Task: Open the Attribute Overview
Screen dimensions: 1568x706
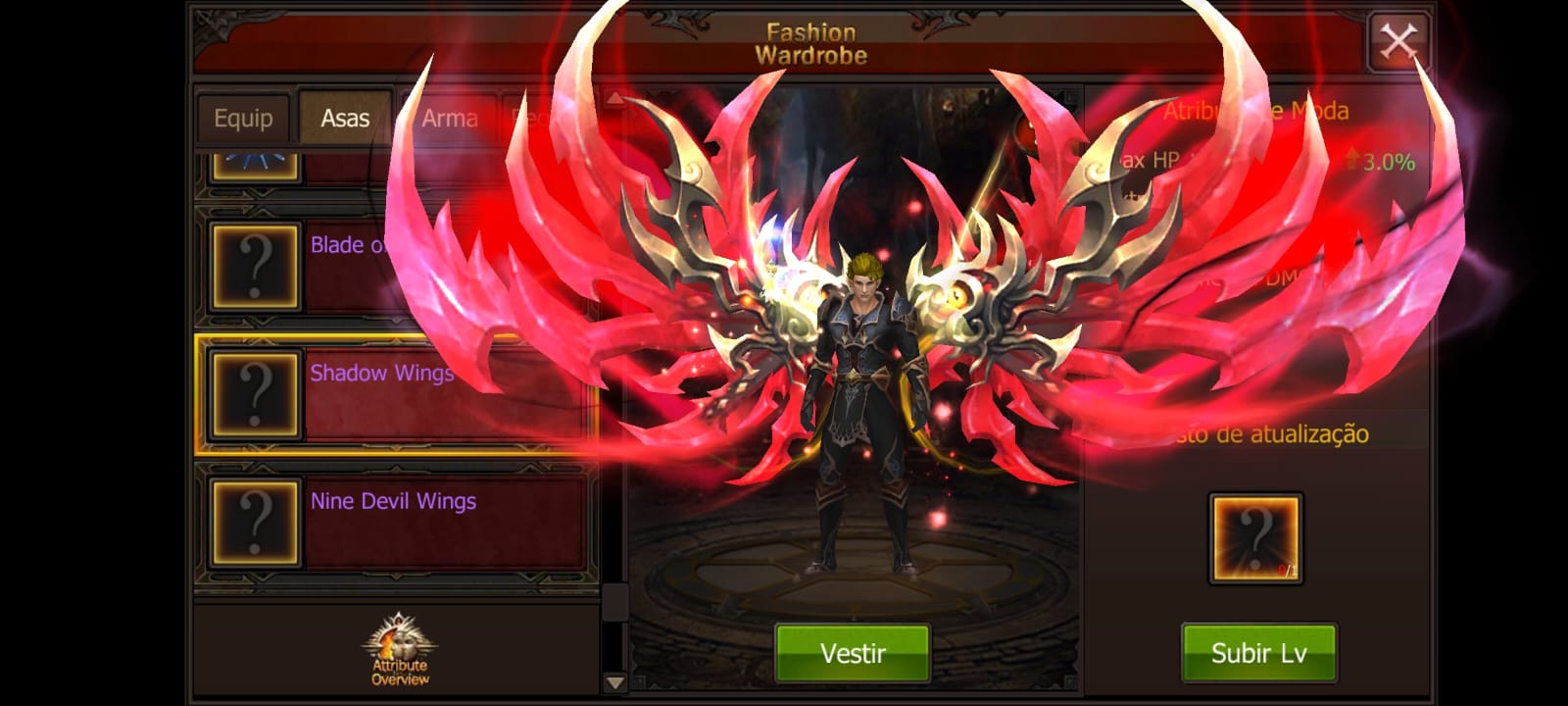Action: click(400, 649)
